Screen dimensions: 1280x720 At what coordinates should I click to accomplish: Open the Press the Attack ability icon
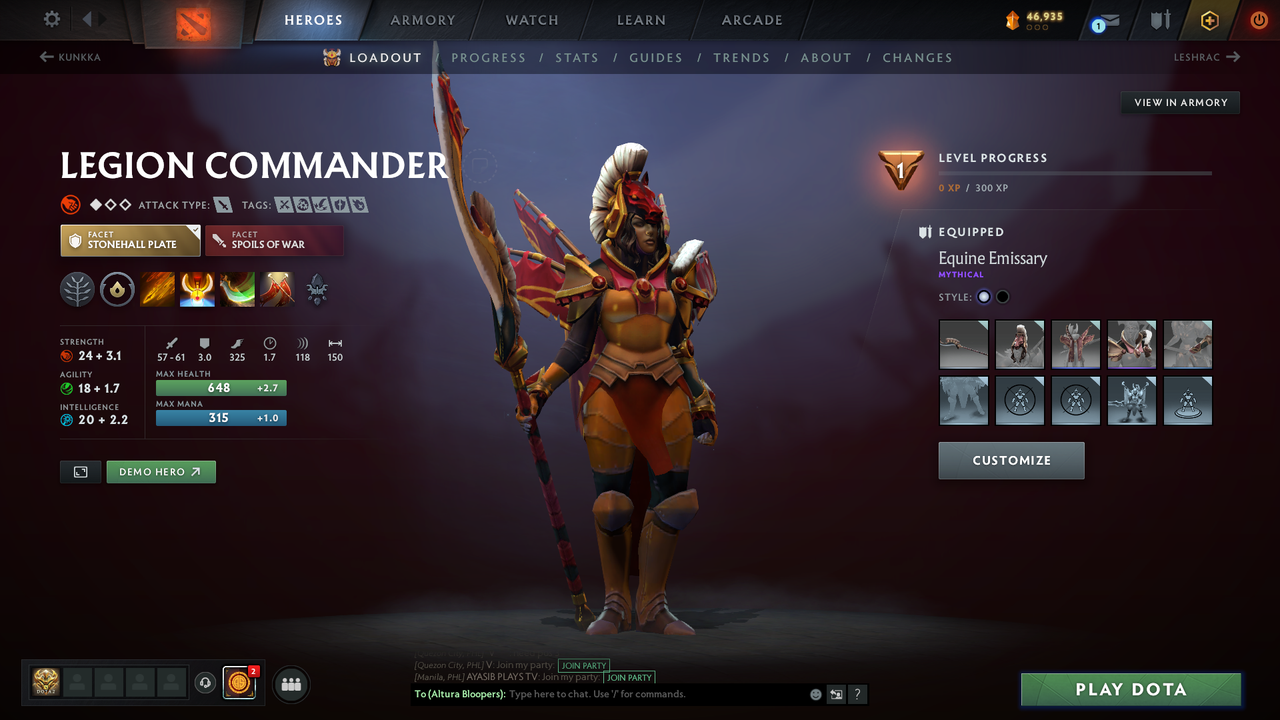point(198,289)
